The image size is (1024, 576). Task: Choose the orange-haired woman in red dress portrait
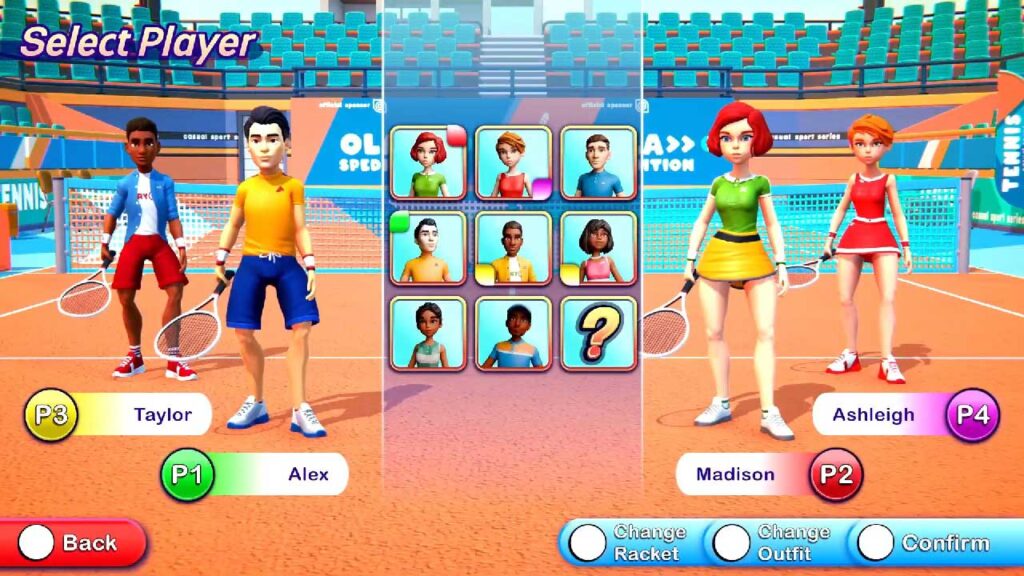pyautogui.click(x=513, y=163)
